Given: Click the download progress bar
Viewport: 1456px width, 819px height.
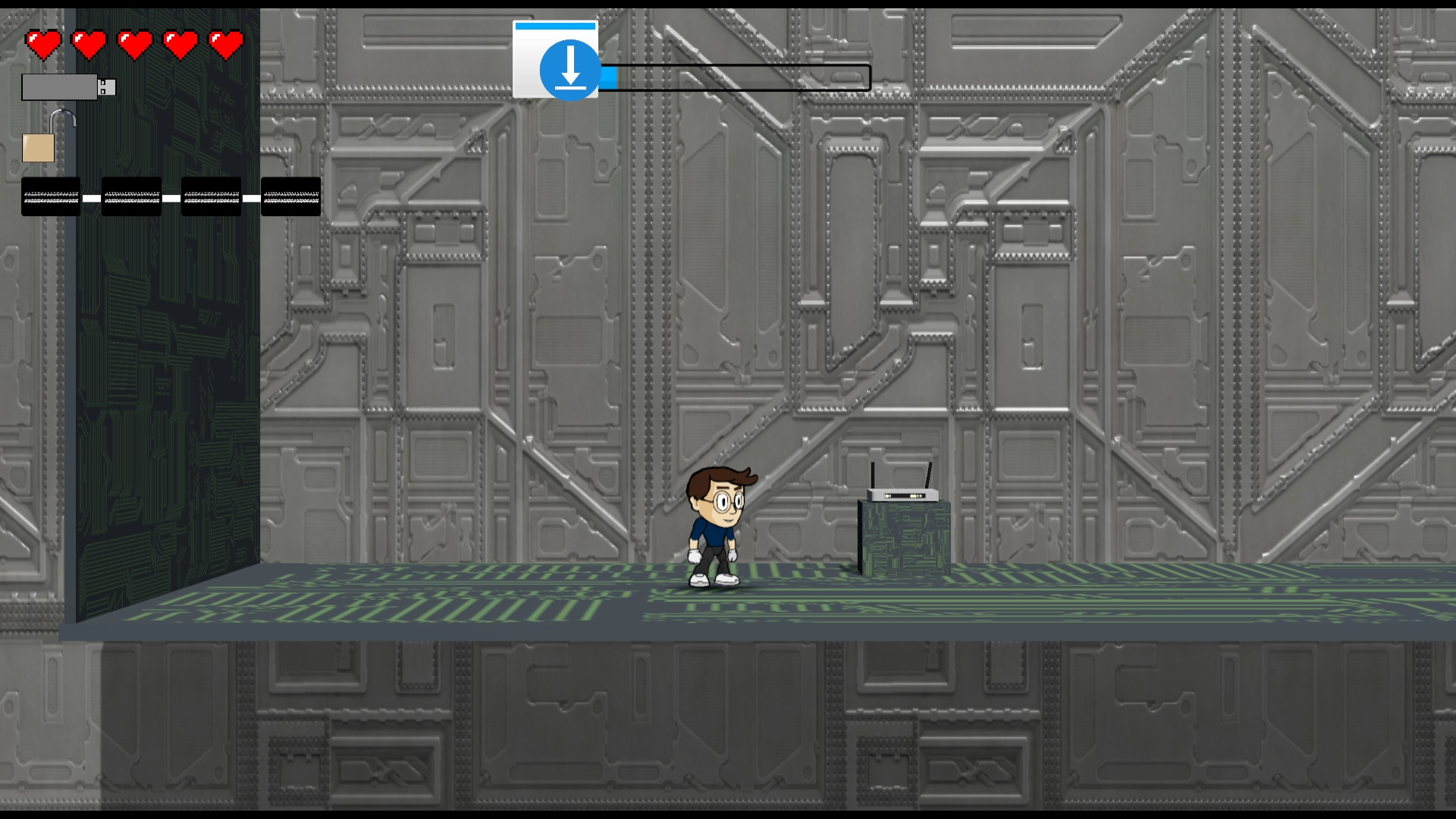Looking at the screenshot, I should (736, 77).
